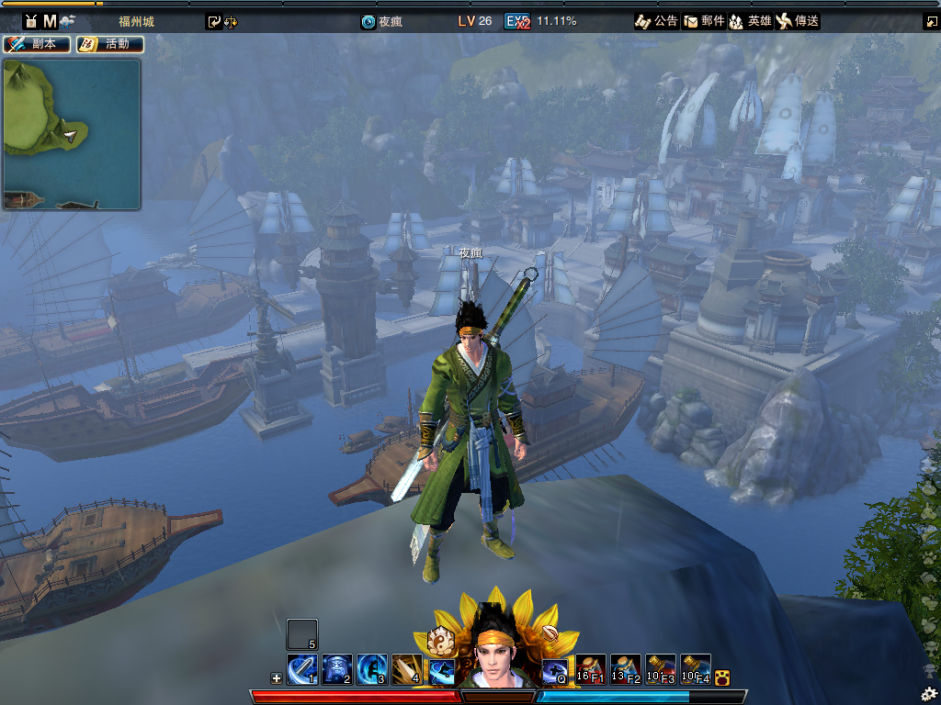Open the 郵件 mailbox
Viewport: 941px width, 705px height.
click(704, 21)
